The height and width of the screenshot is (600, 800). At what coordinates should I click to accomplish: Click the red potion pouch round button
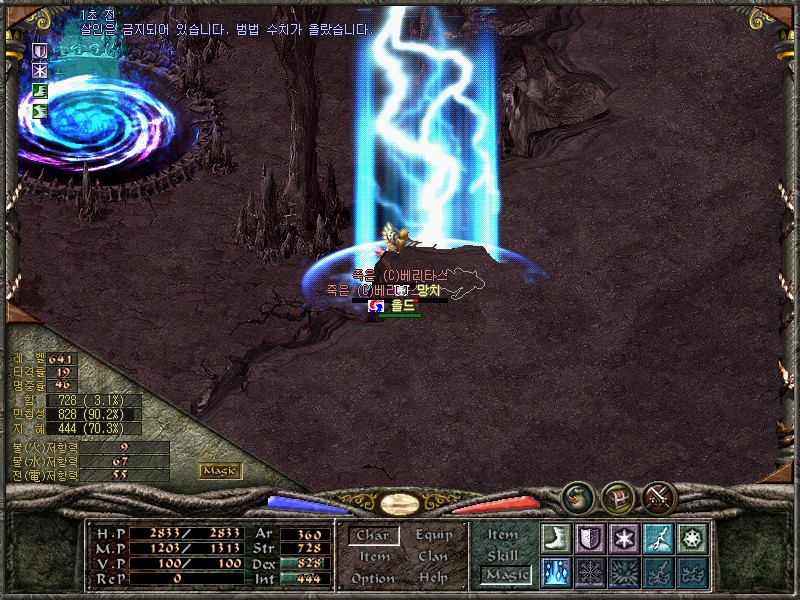(x=578, y=497)
